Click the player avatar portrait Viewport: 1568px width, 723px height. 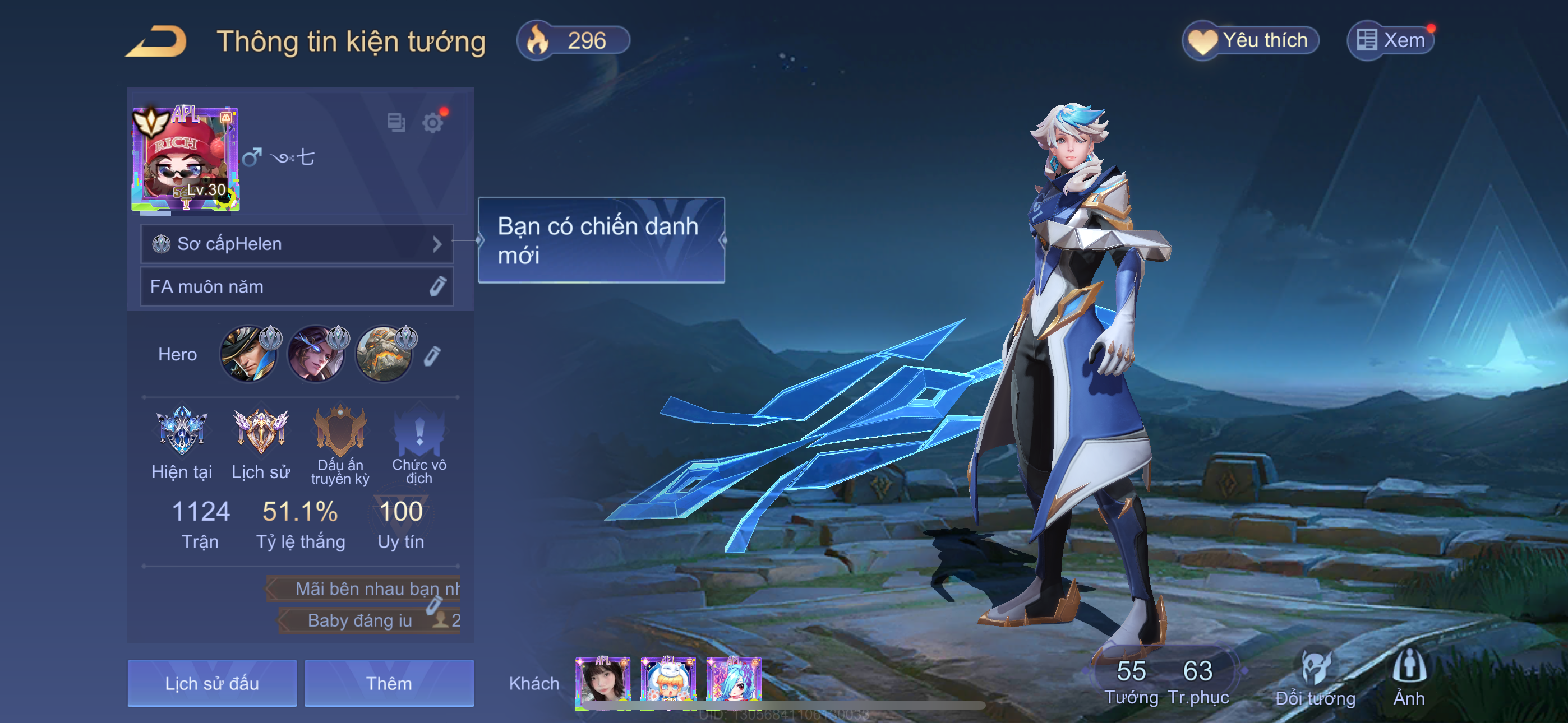186,159
